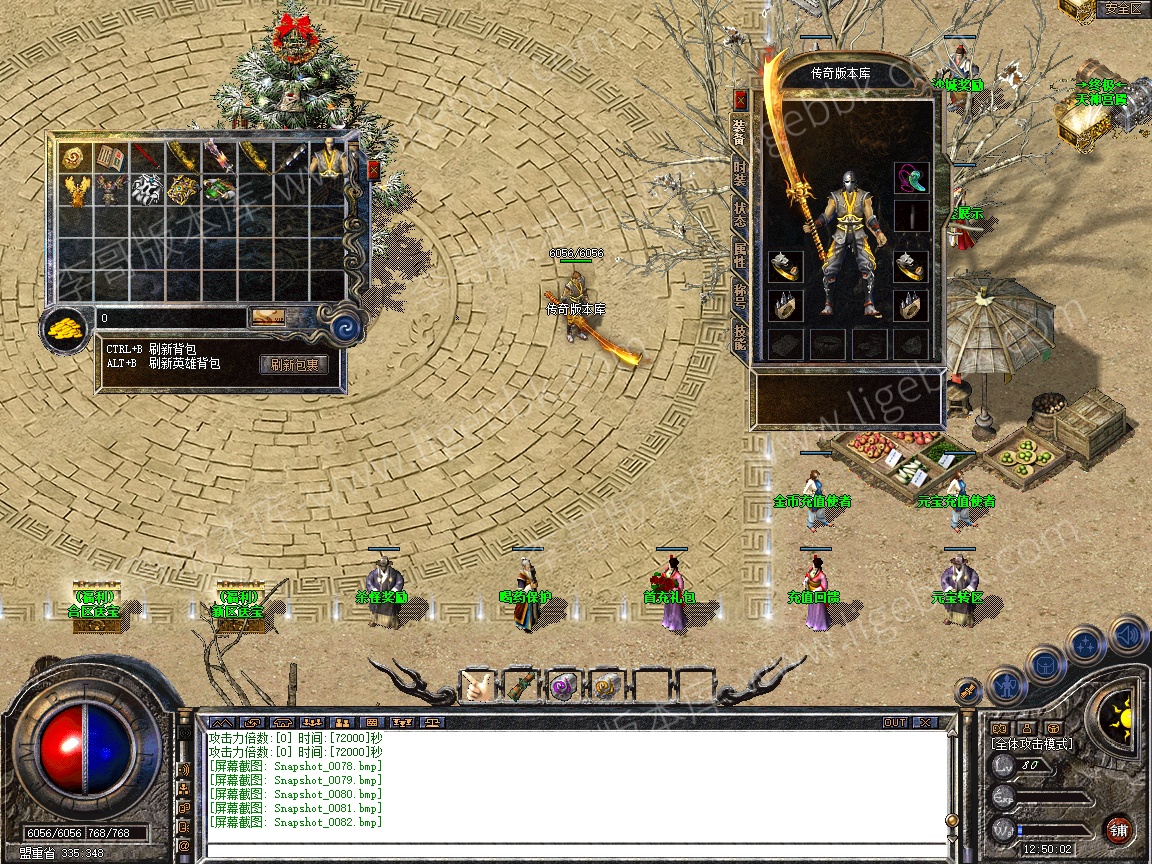Switch to the 时装 fashion tab
The height and width of the screenshot is (864, 1152).
(740, 176)
